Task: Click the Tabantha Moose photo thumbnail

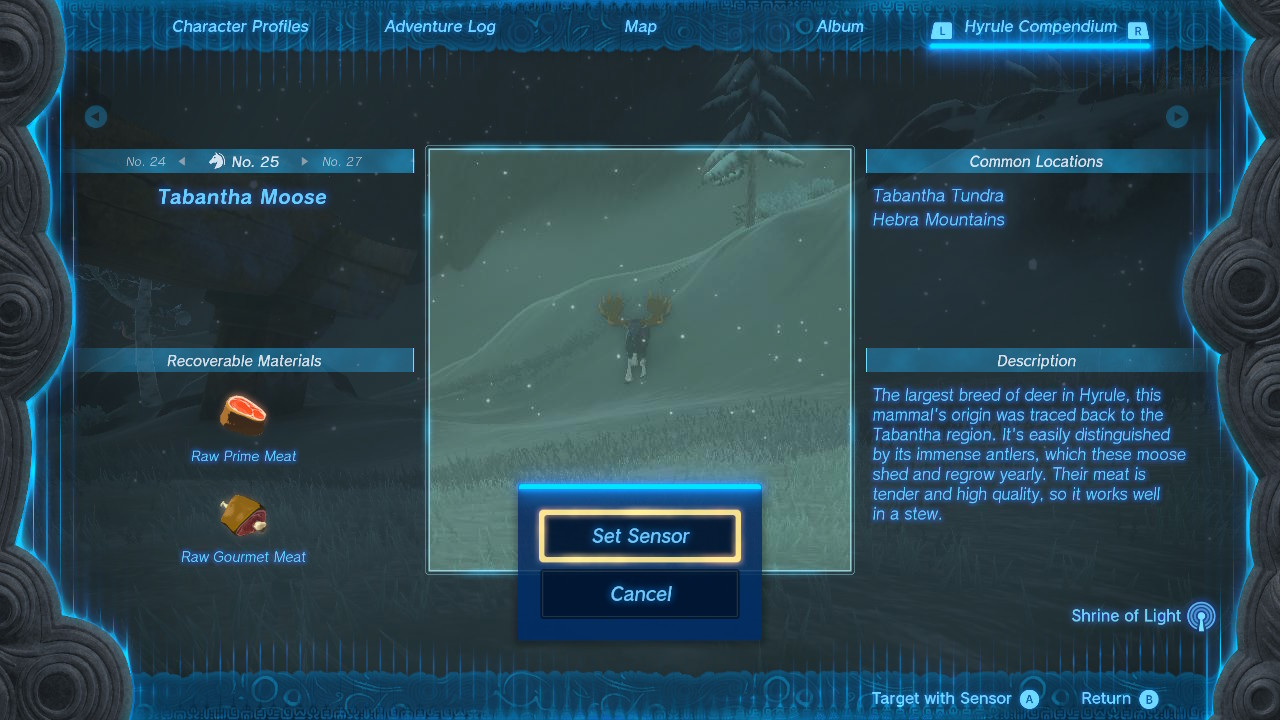Action: tap(640, 300)
